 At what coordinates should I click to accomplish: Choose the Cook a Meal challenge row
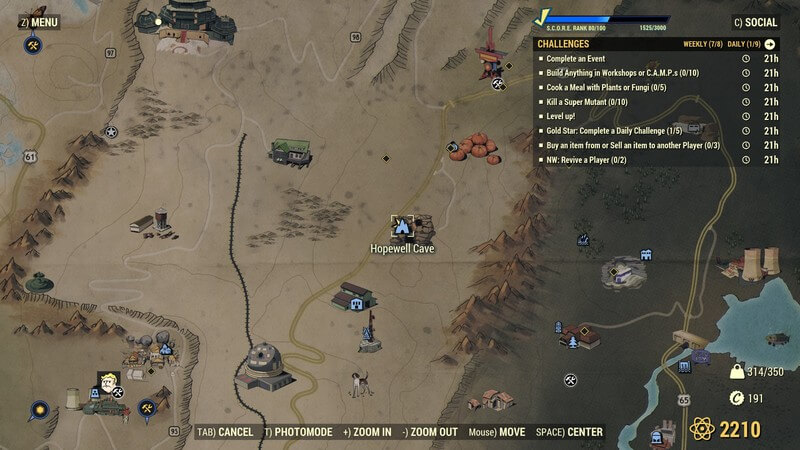click(603, 87)
